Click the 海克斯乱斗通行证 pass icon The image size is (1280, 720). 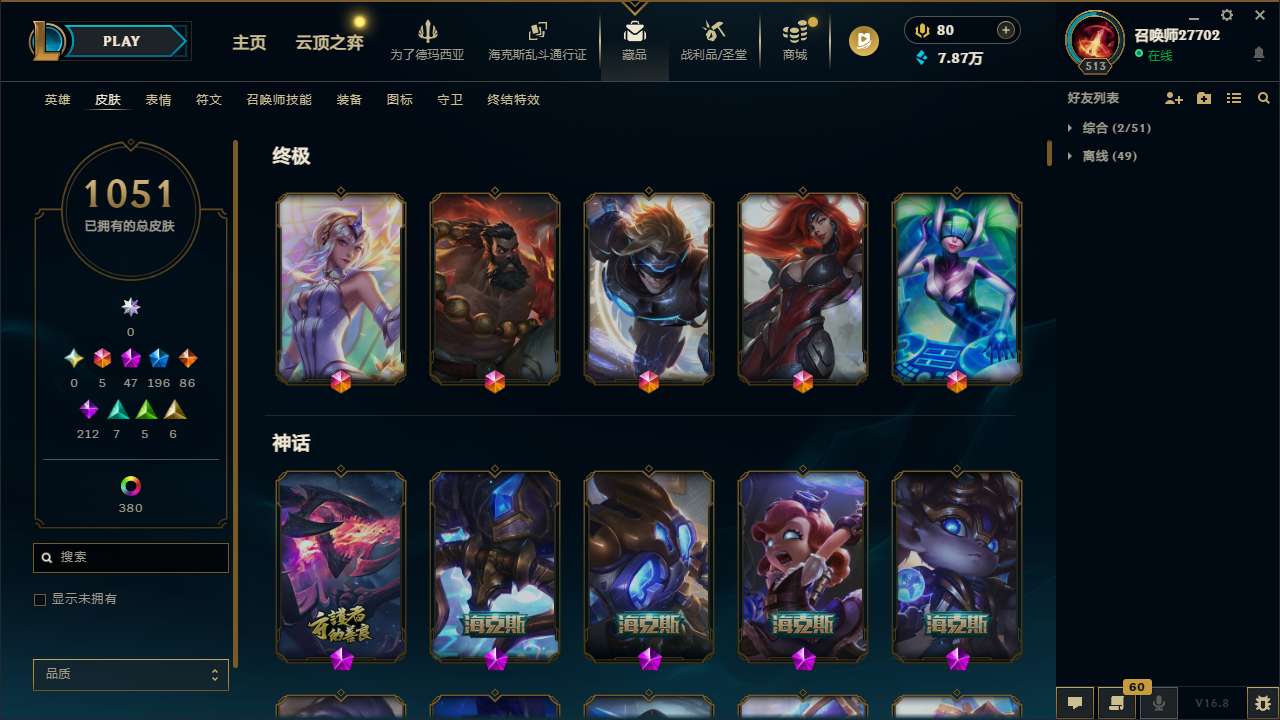[537, 40]
